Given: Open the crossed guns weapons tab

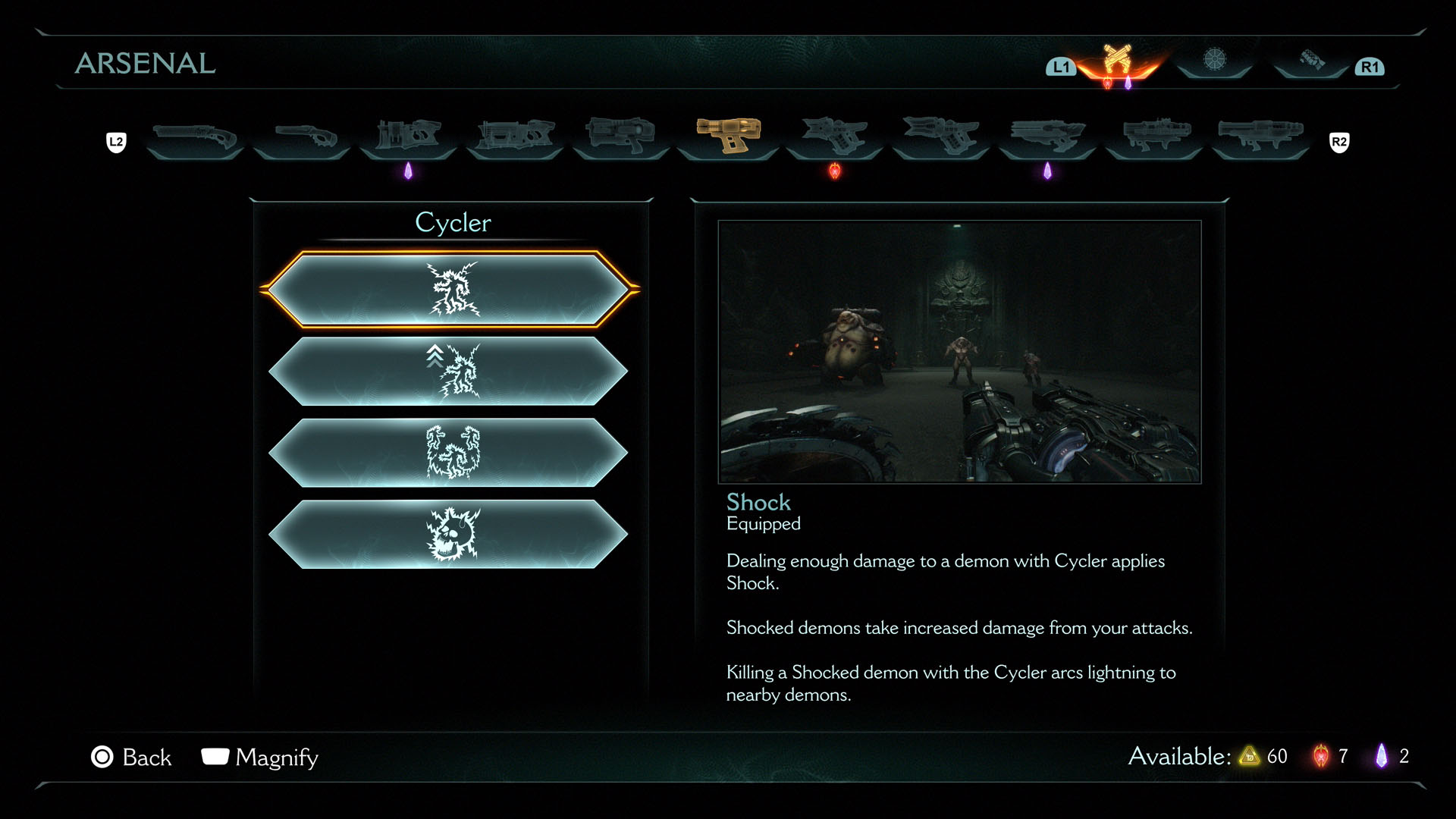Looking at the screenshot, I should [x=1117, y=61].
